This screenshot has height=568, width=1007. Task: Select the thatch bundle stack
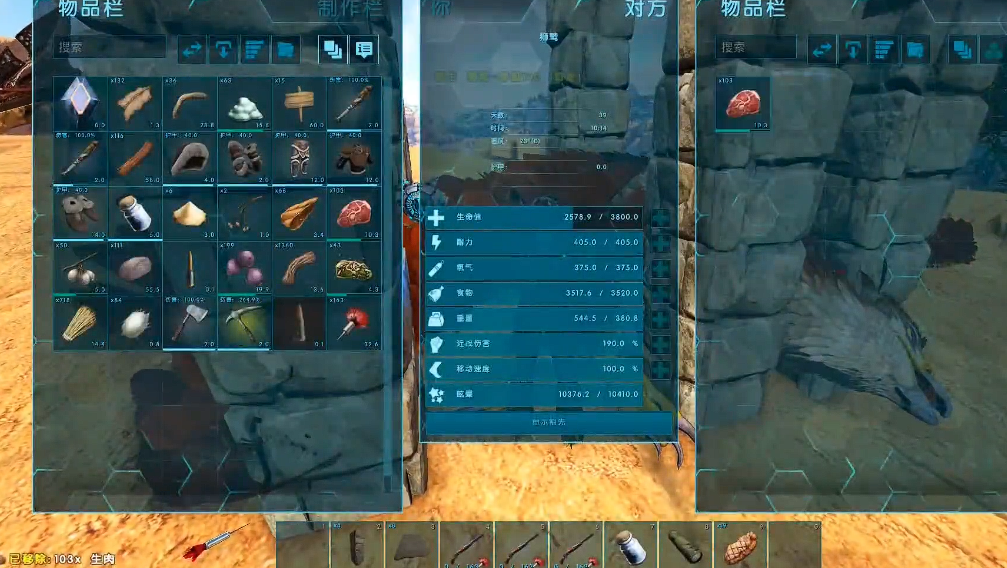80,323
